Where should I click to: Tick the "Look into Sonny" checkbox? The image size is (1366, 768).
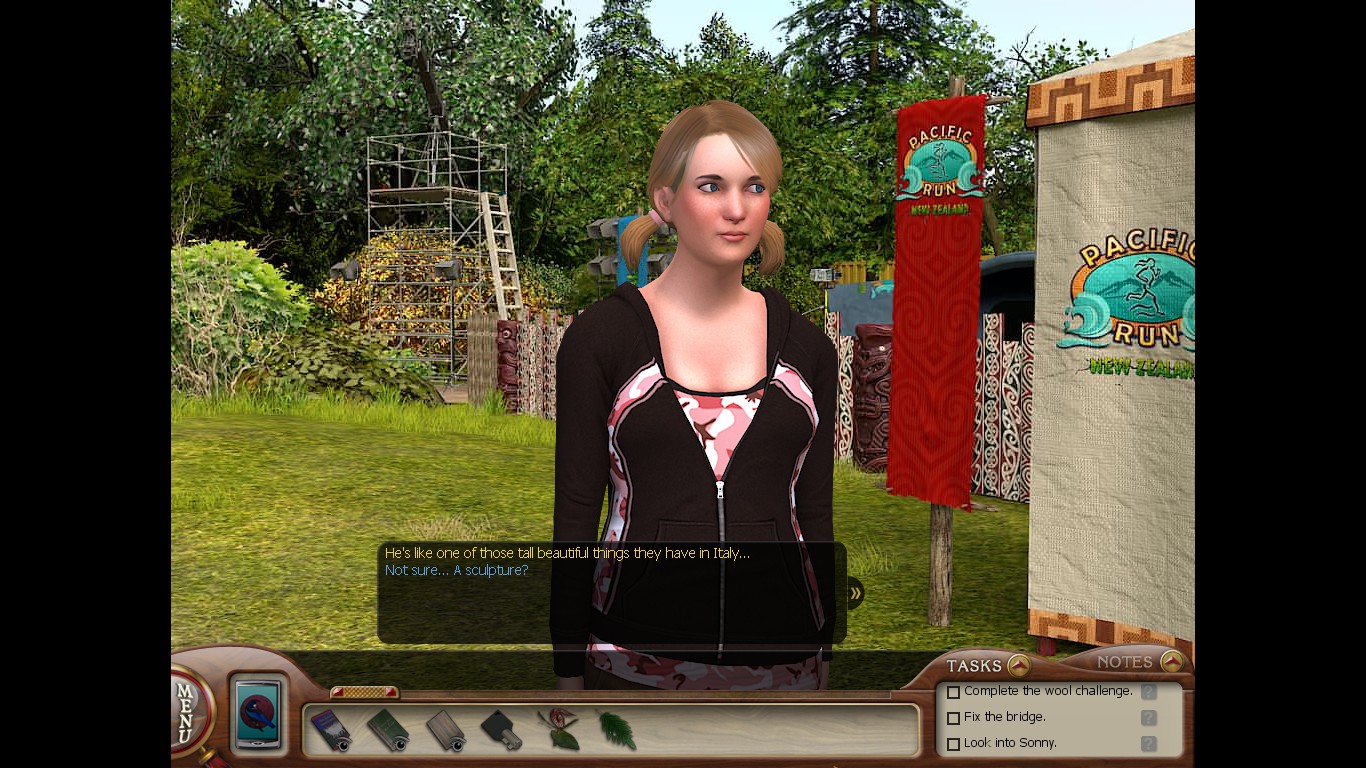[x=953, y=744]
